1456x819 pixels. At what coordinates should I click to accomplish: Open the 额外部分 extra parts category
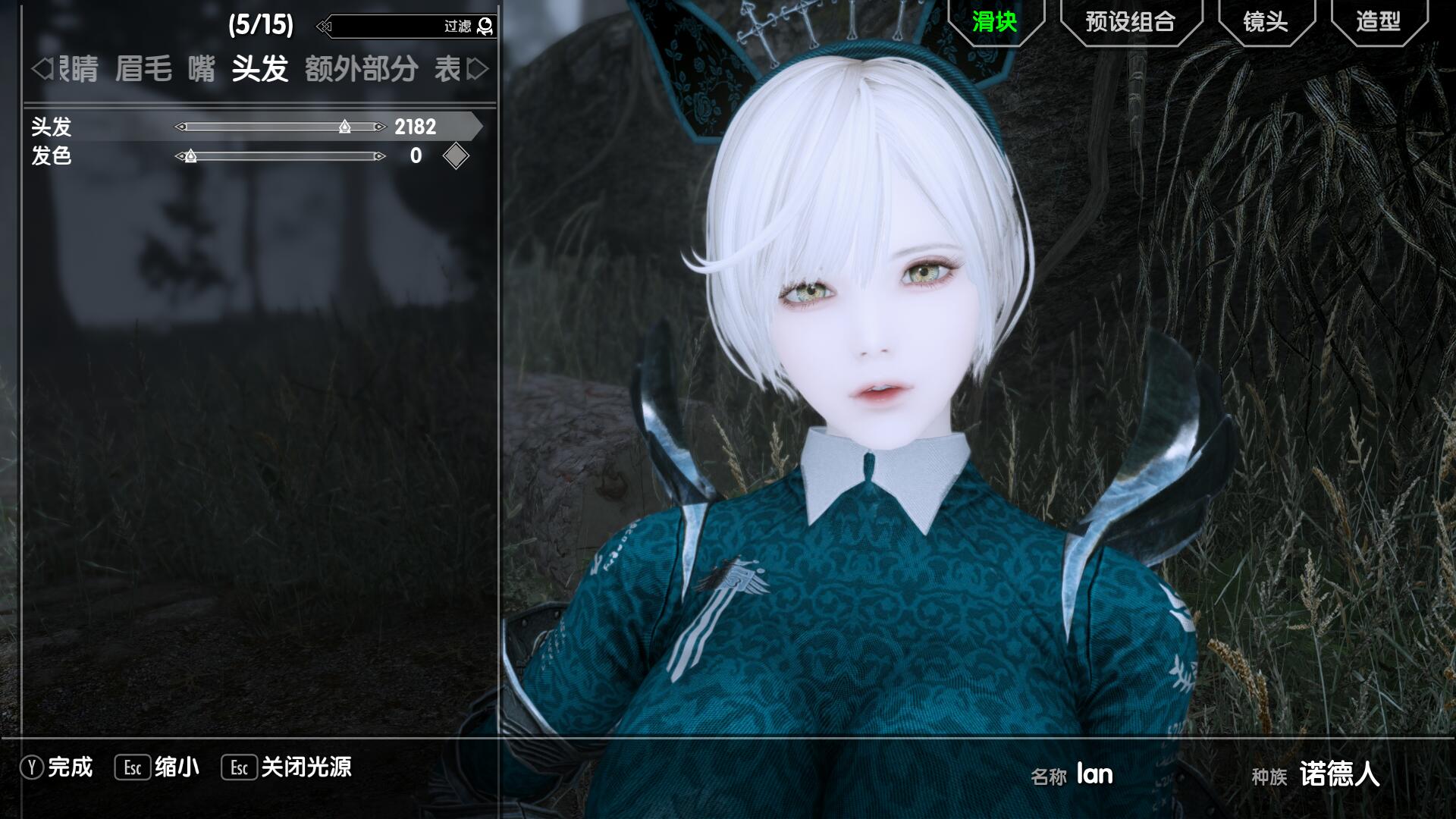tap(361, 70)
